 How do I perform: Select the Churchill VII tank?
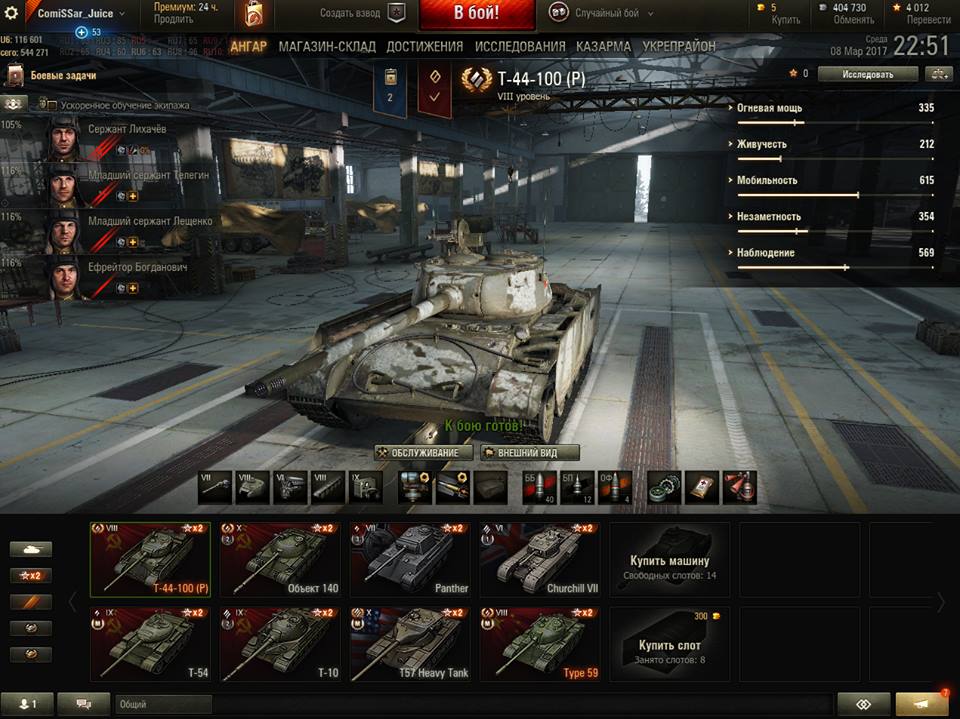click(x=540, y=560)
